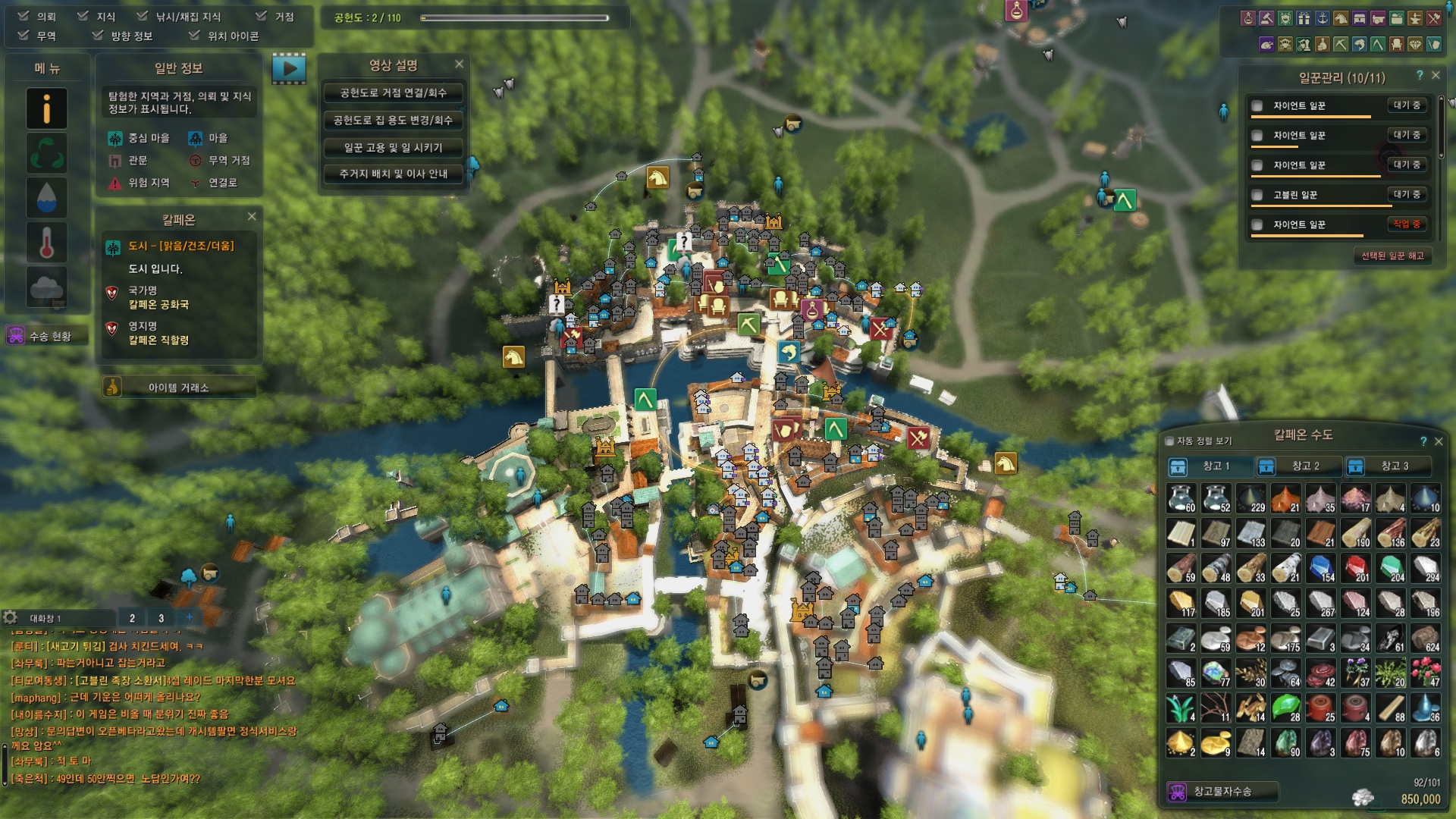Close the 칼페온 region info panel
The height and width of the screenshot is (819, 1456).
coord(252,217)
